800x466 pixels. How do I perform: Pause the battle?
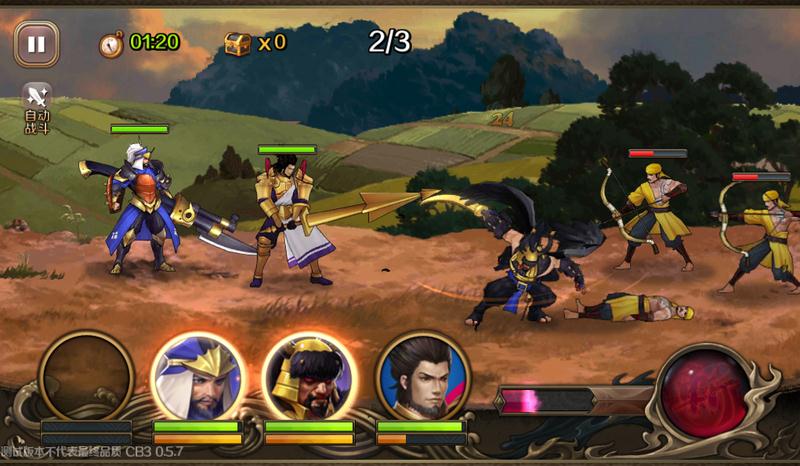[36, 44]
